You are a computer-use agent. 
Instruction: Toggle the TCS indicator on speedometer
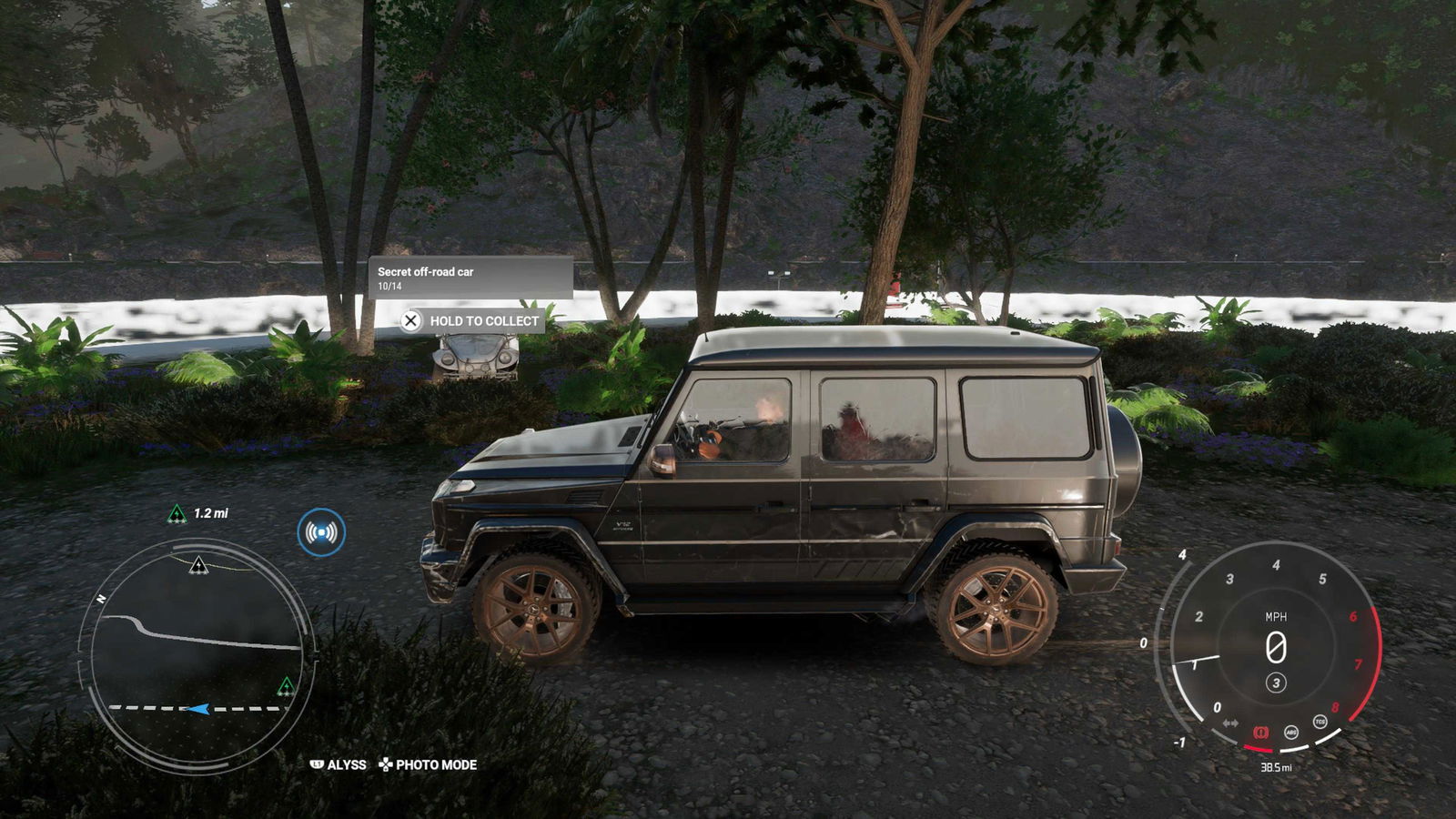click(x=1319, y=722)
